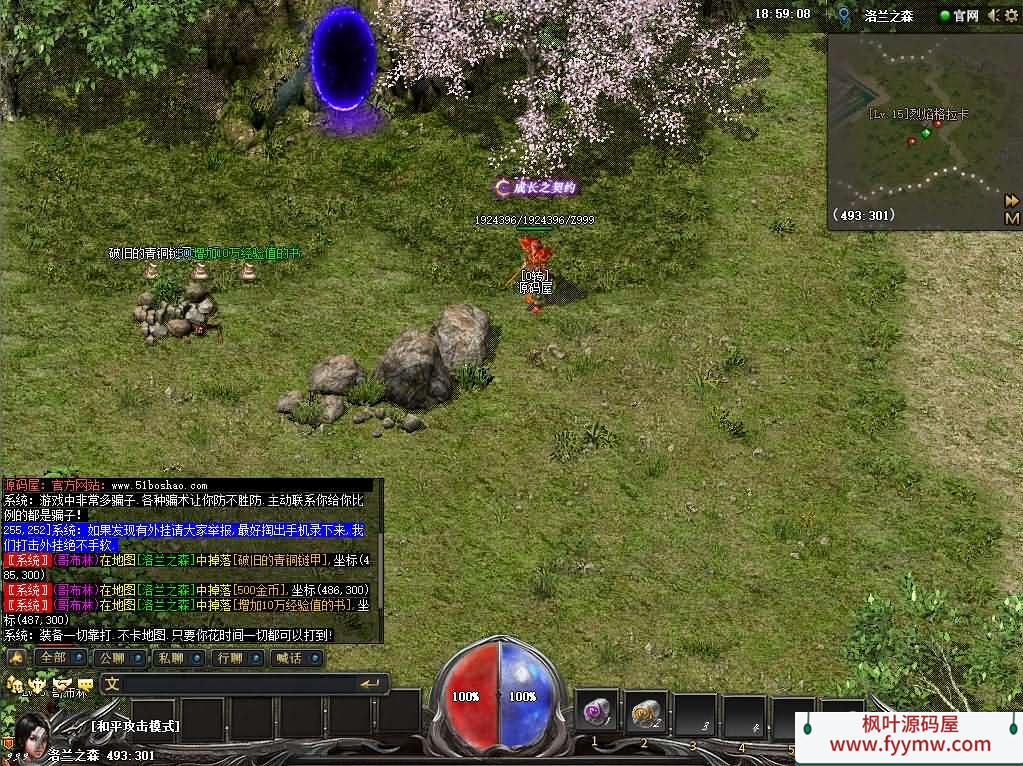This screenshot has width=1023, height=766.
Task: Toggle the sound speaker icon
Action: [993, 16]
